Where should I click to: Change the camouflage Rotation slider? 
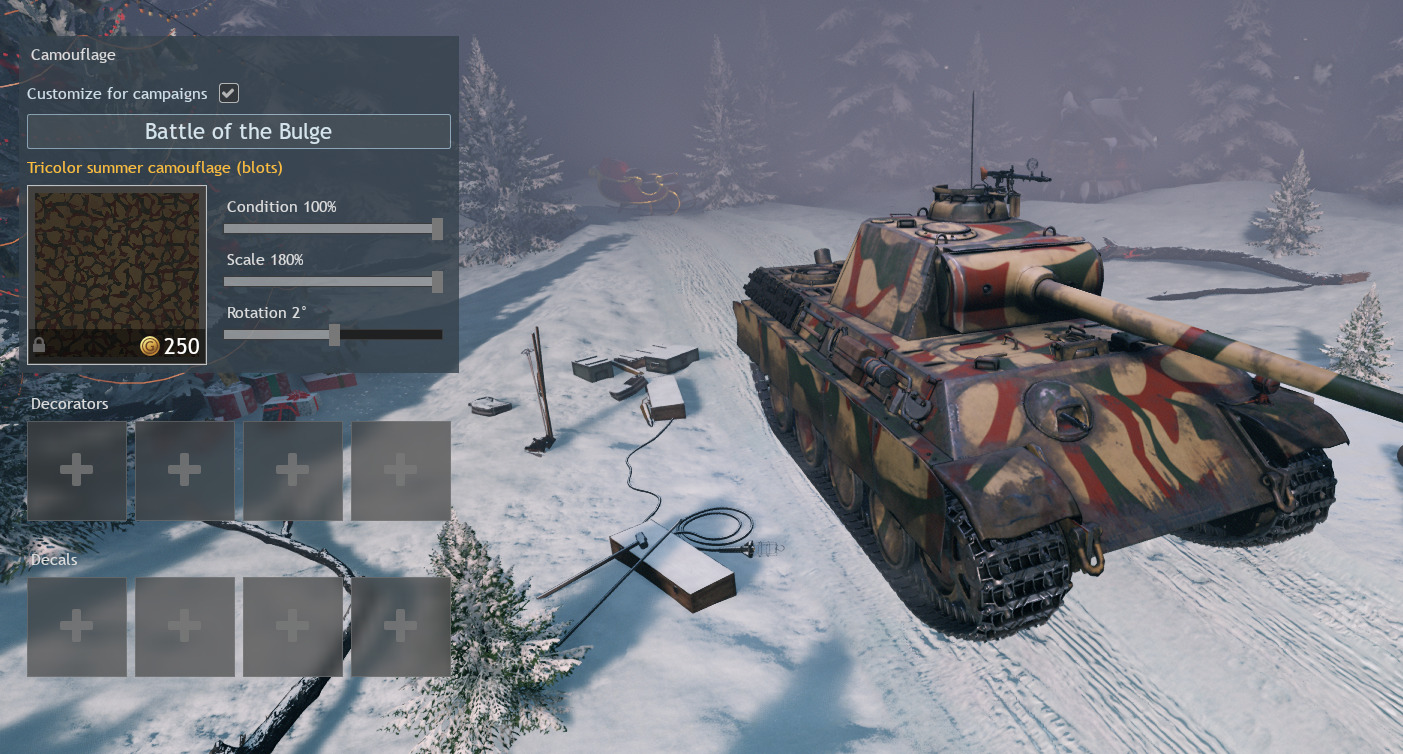[x=334, y=335]
